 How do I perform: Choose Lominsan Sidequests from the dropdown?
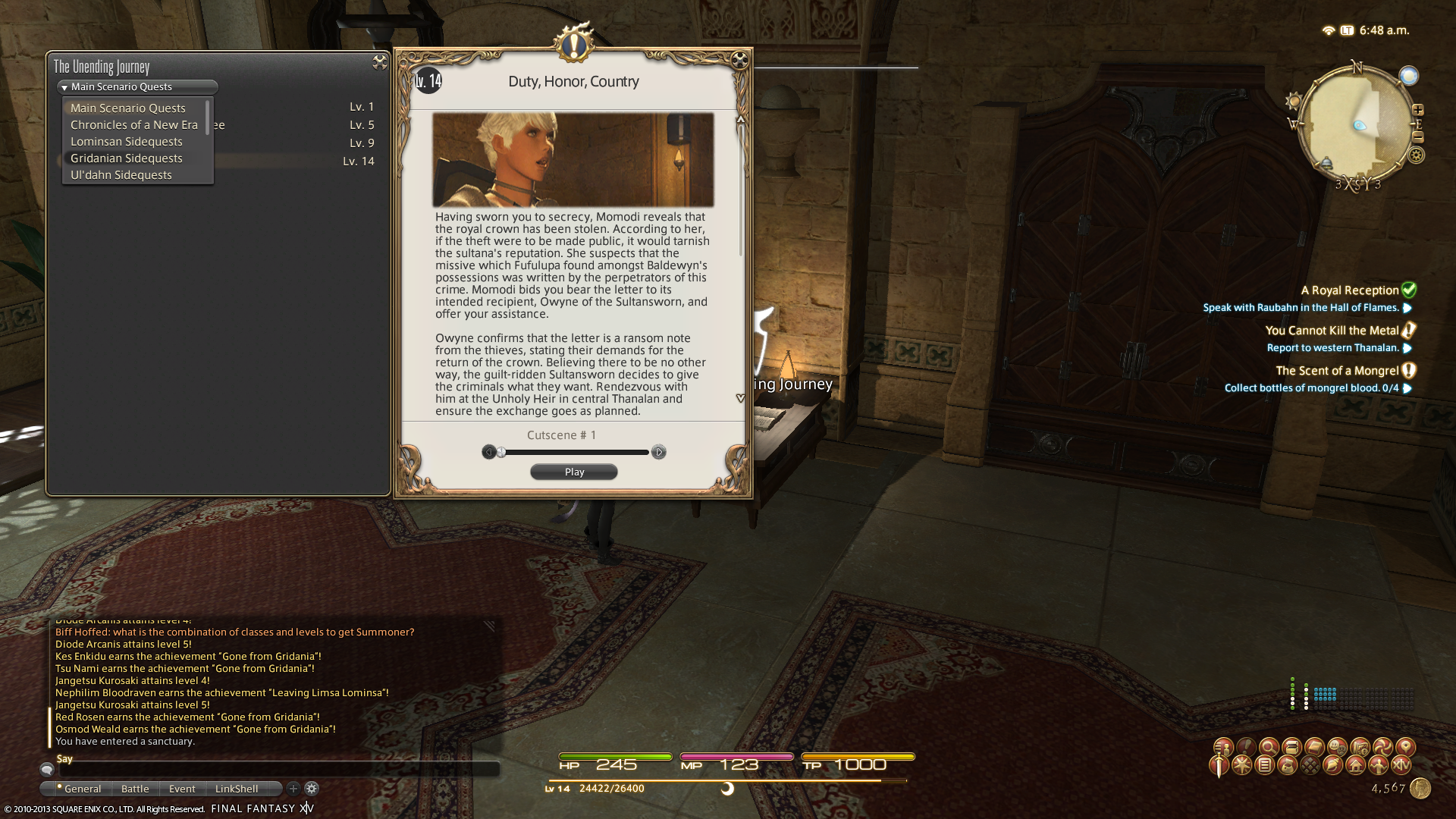coord(127,142)
